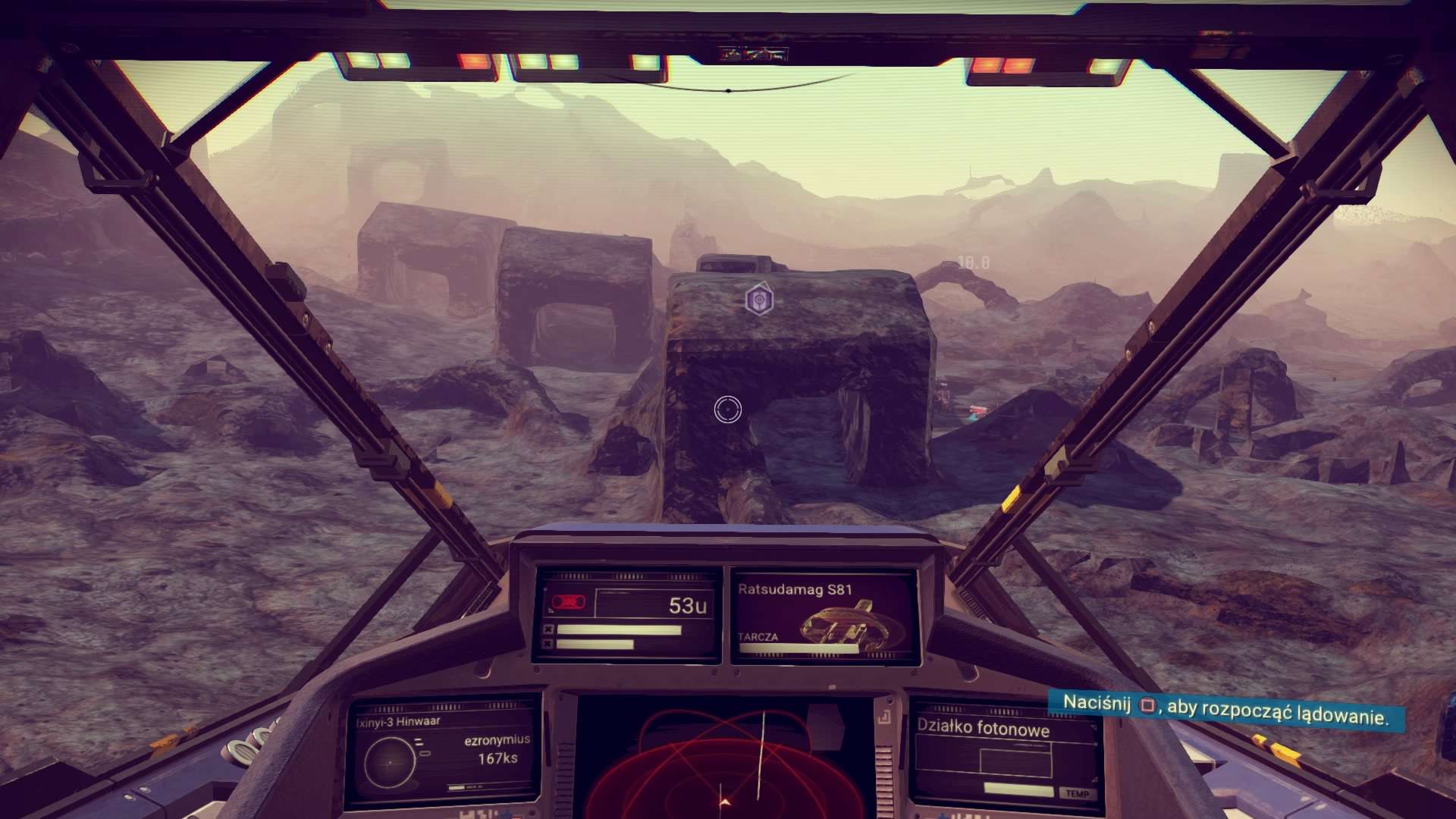Click the red engine icon beside speed
The height and width of the screenshot is (819, 1456).
[568, 603]
